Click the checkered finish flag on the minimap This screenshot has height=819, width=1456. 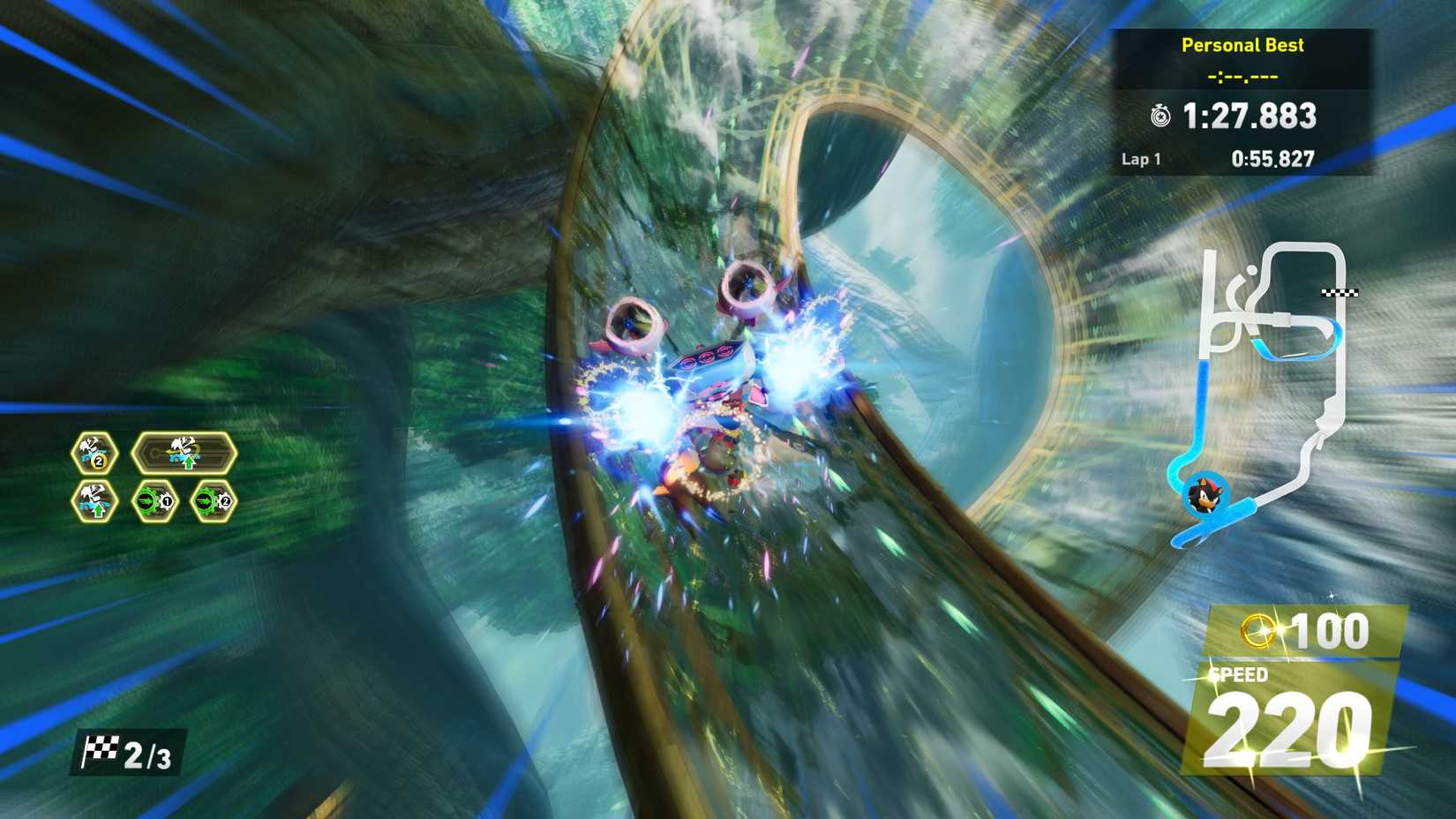1340,292
